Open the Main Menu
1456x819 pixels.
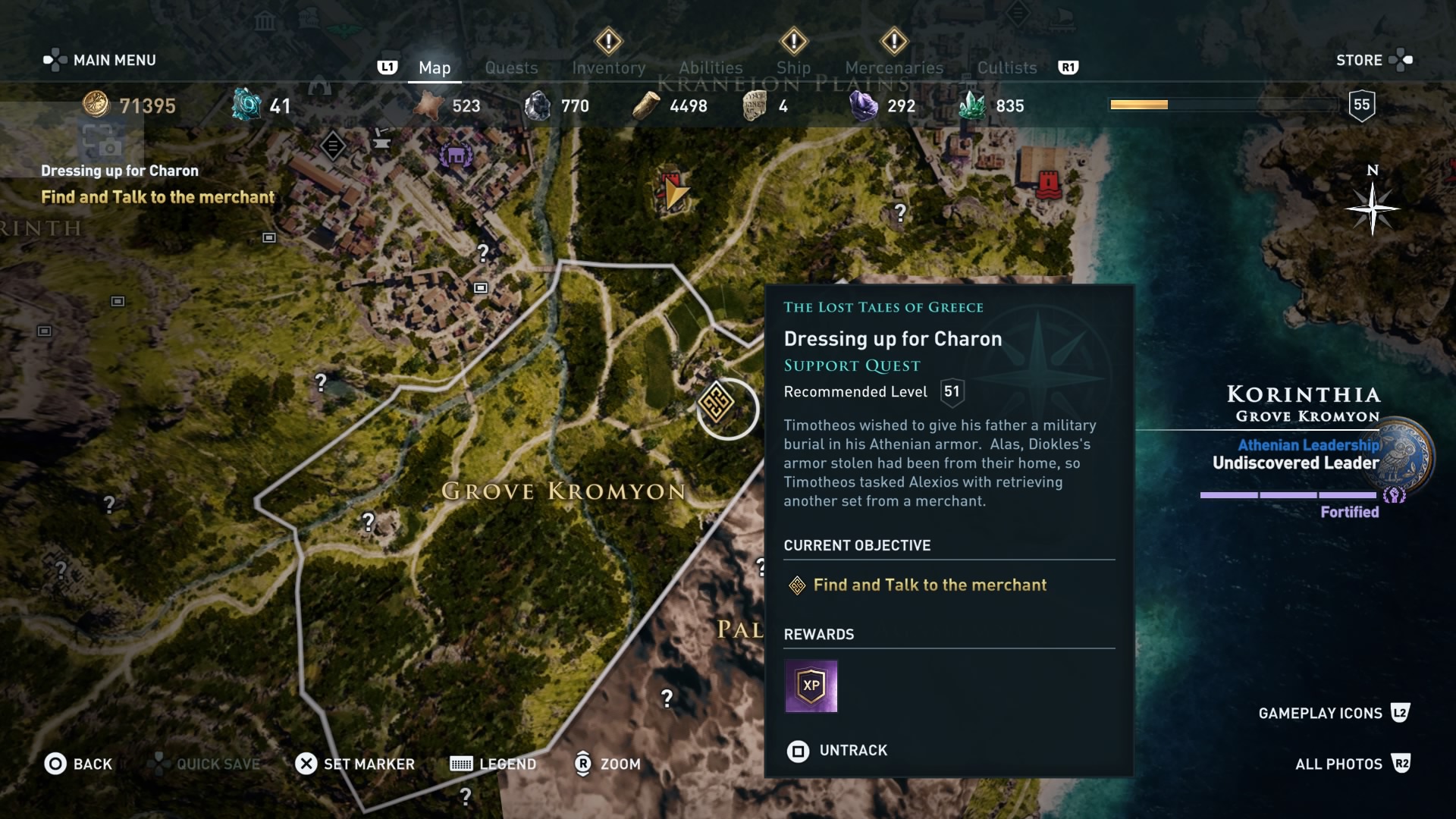tap(99, 60)
